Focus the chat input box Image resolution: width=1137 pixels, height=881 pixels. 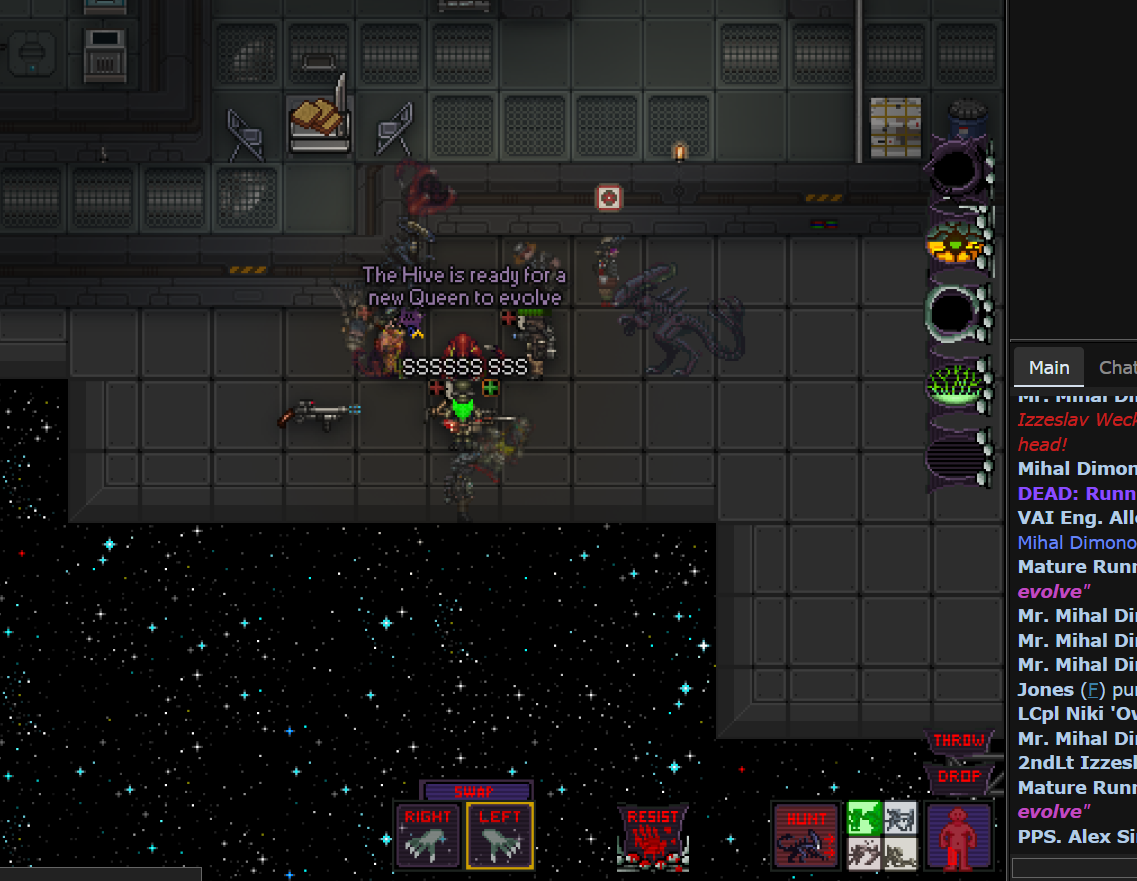(x=1074, y=867)
